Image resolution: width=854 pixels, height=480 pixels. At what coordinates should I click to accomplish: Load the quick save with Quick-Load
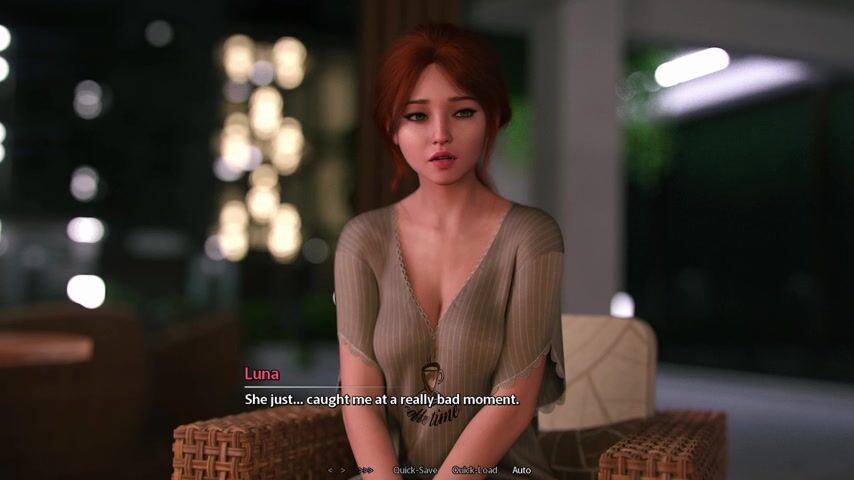[x=474, y=470]
